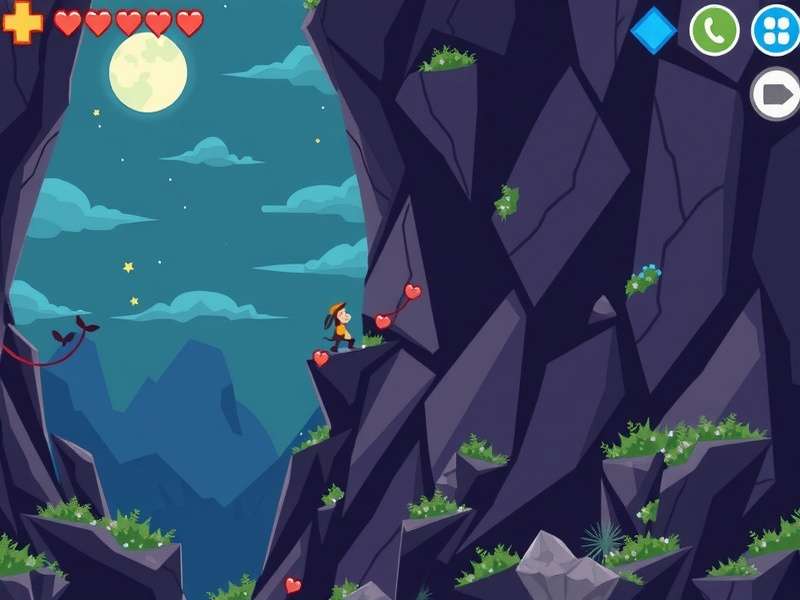This screenshot has width=800, height=600.
Task: Click the white button with grey arrow tag
Action: pos(776,94)
